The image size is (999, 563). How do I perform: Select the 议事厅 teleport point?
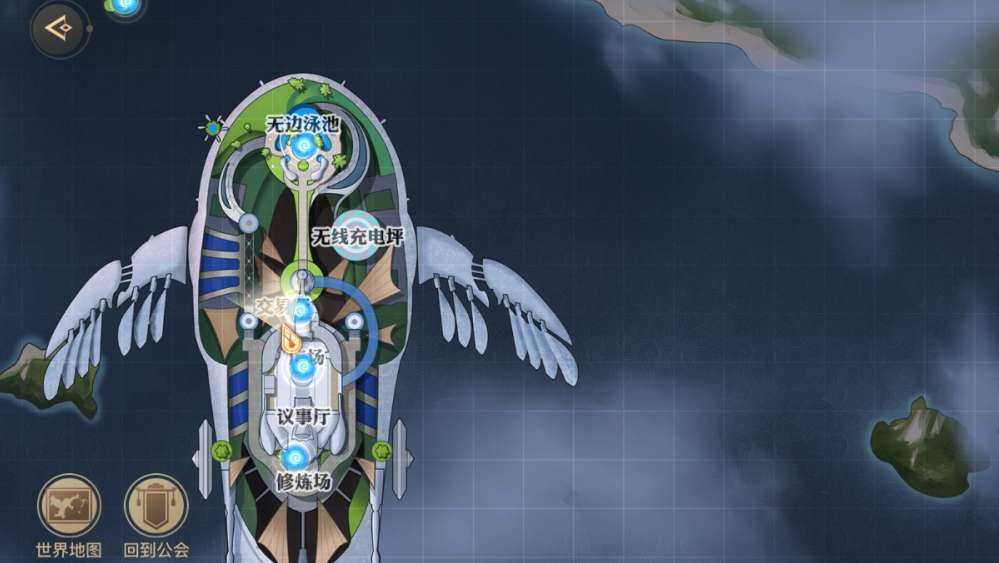pyautogui.click(x=303, y=368)
